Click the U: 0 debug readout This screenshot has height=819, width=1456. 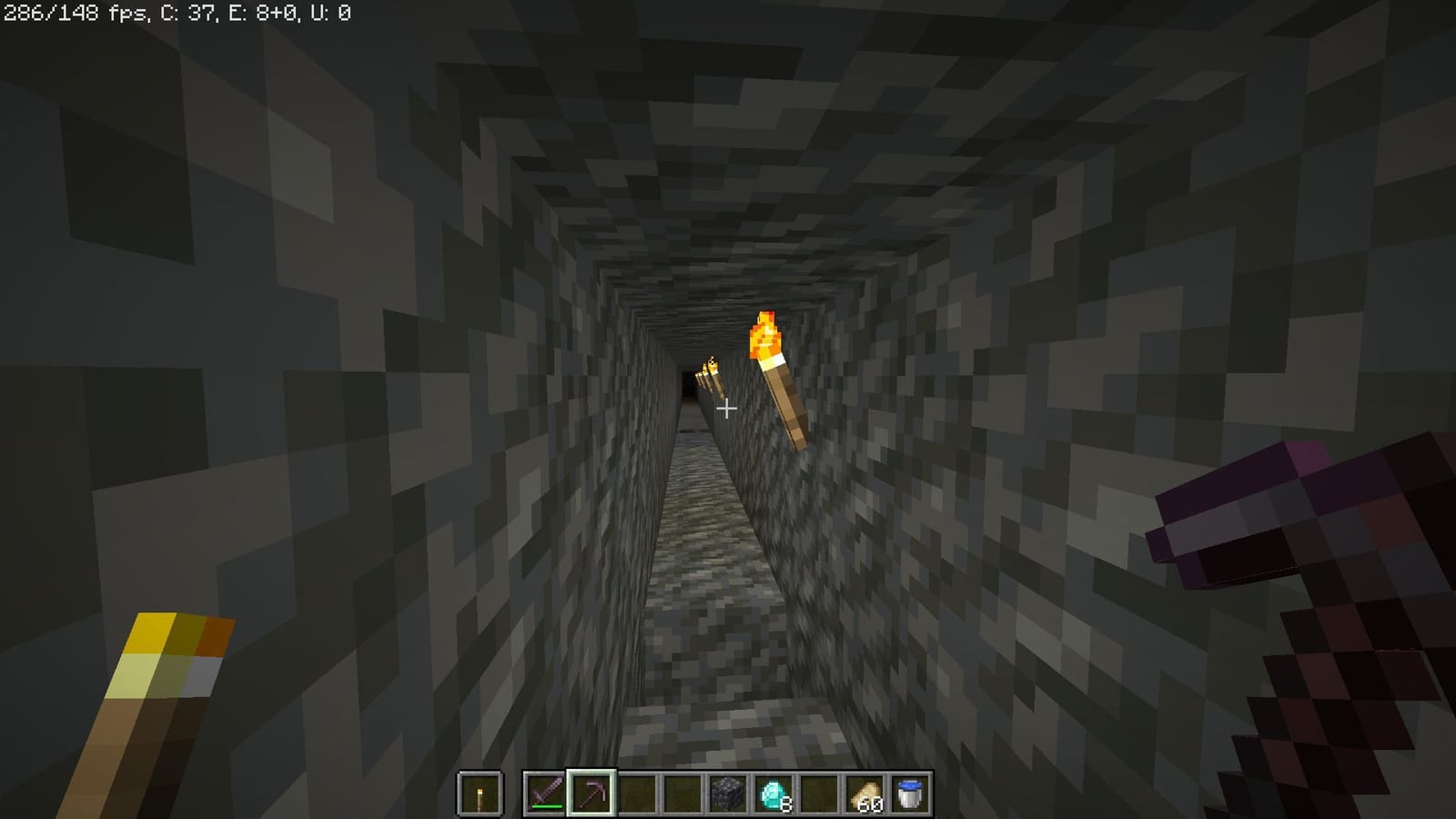coord(328,13)
